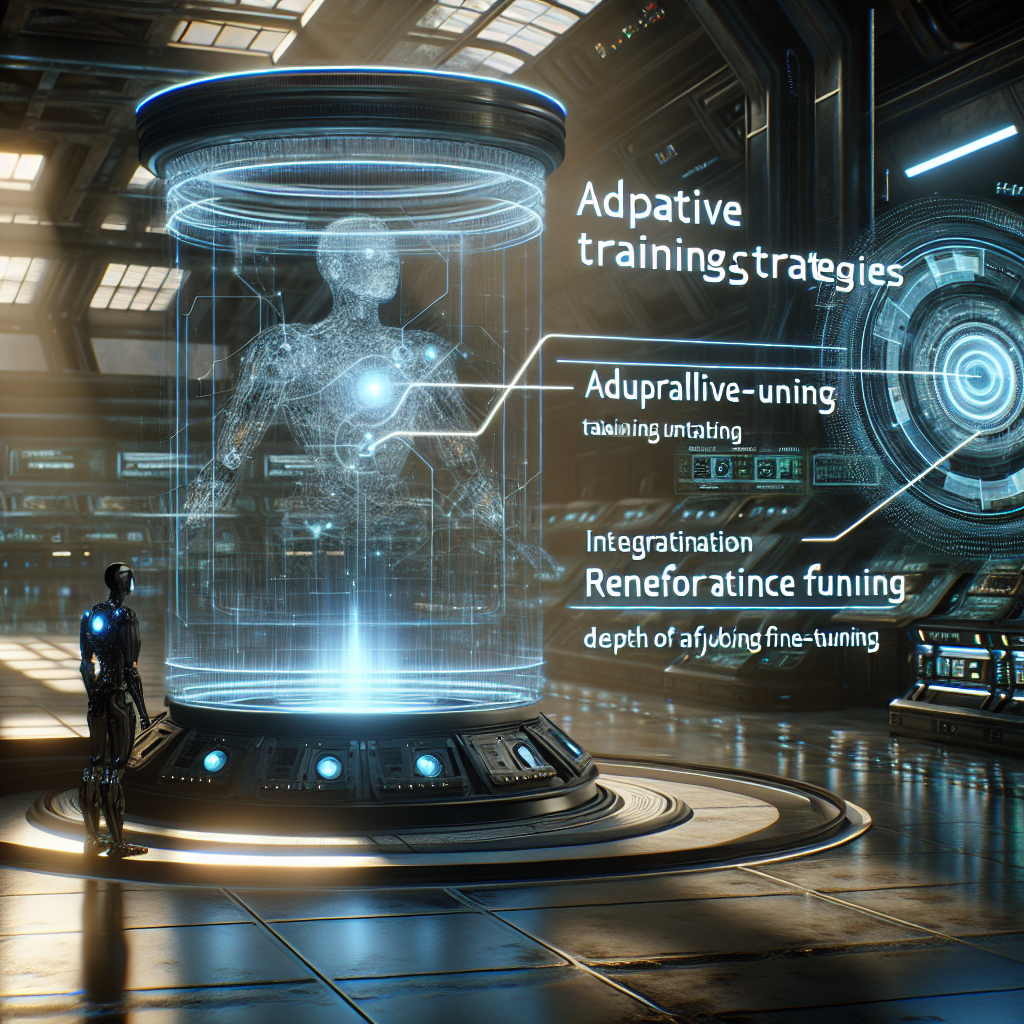Select Depth of Afjubing Fine-Tuning

(729, 640)
